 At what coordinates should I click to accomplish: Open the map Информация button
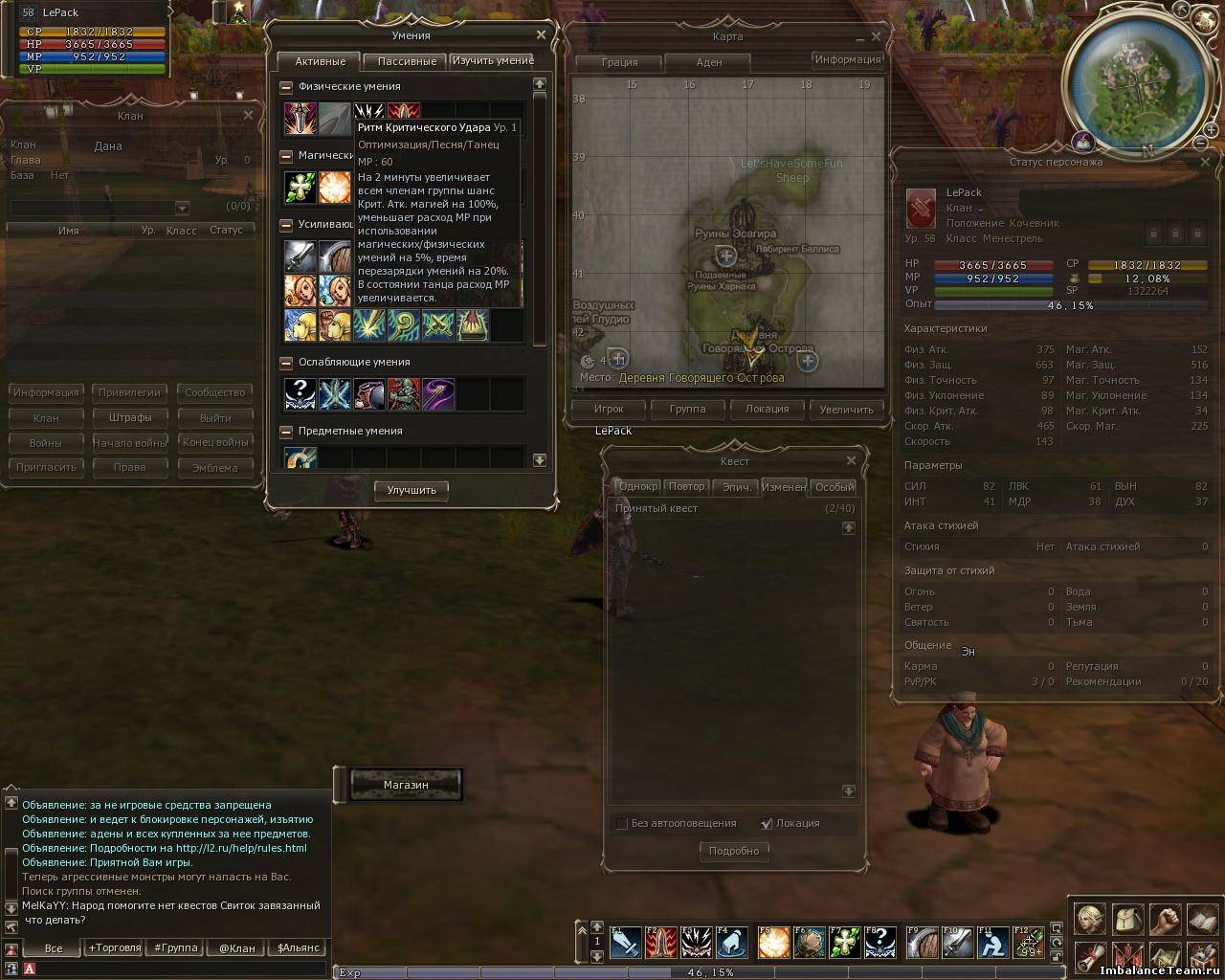tap(847, 59)
